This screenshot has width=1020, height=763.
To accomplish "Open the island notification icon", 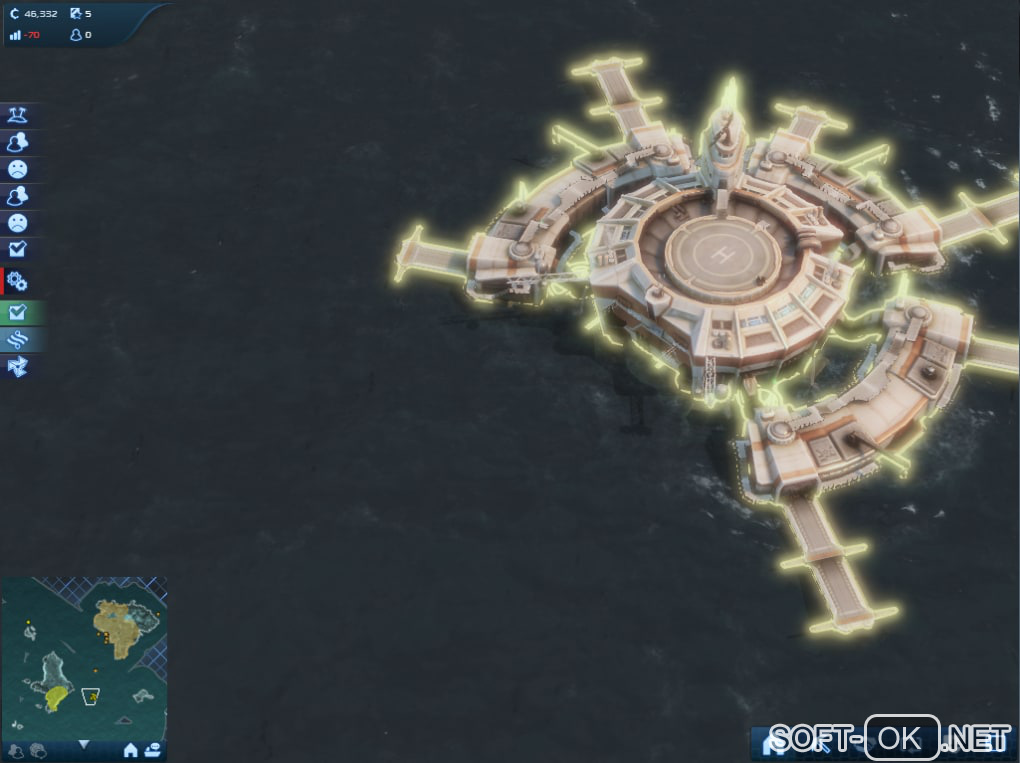I will point(17,116).
